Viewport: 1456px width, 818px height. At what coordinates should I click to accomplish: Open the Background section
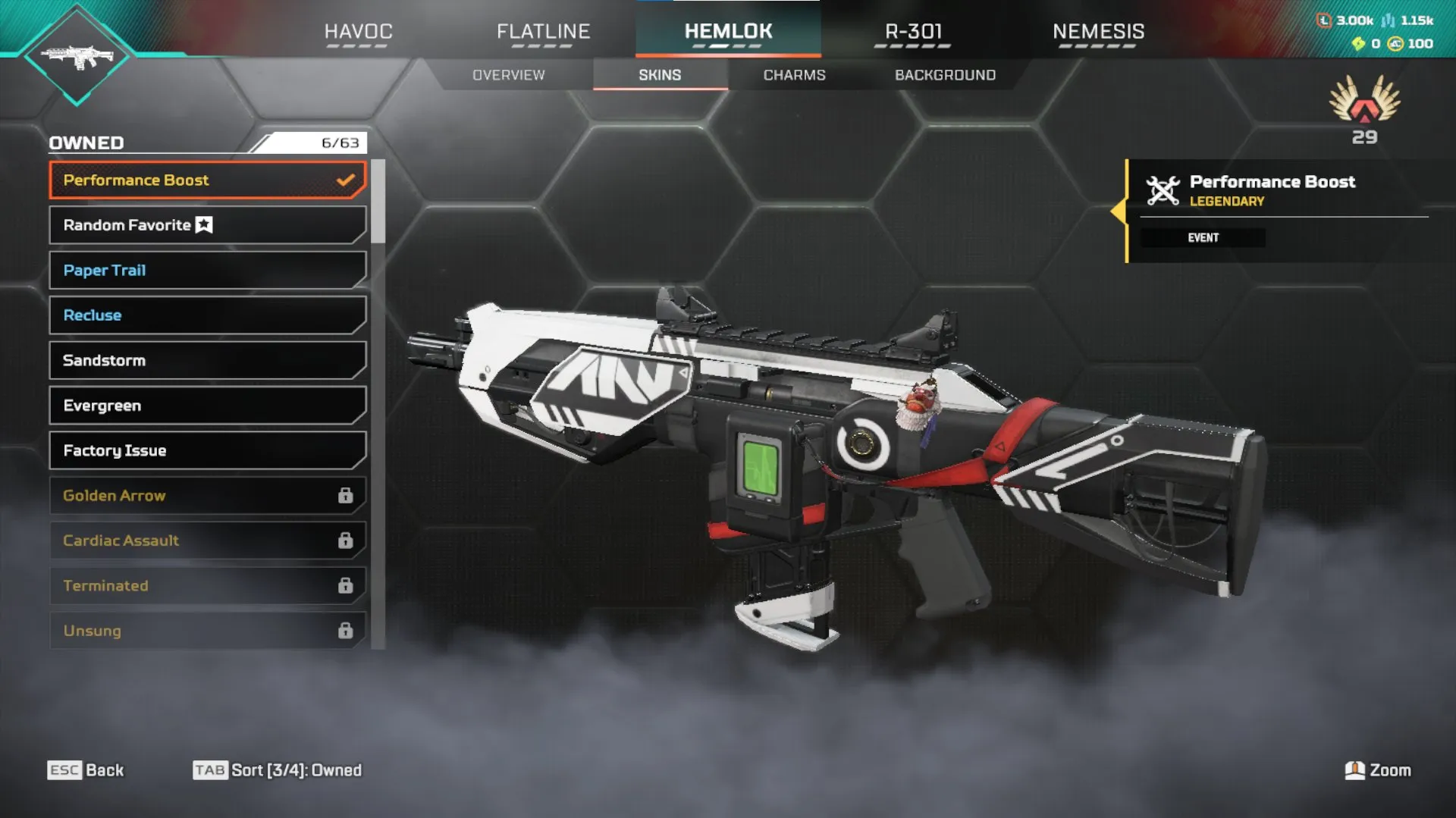[x=945, y=74]
